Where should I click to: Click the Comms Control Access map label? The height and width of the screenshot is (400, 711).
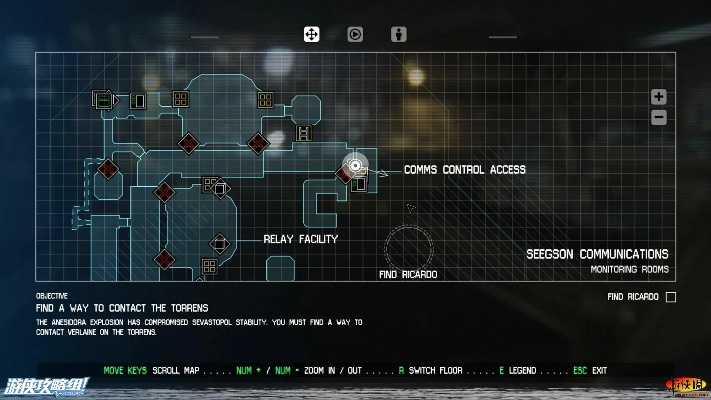[x=464, y=170]
